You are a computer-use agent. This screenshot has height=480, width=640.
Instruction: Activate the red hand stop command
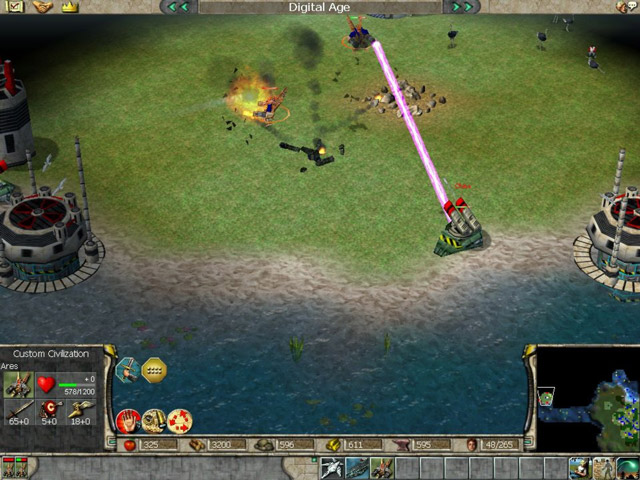click(x=128, y=421)
